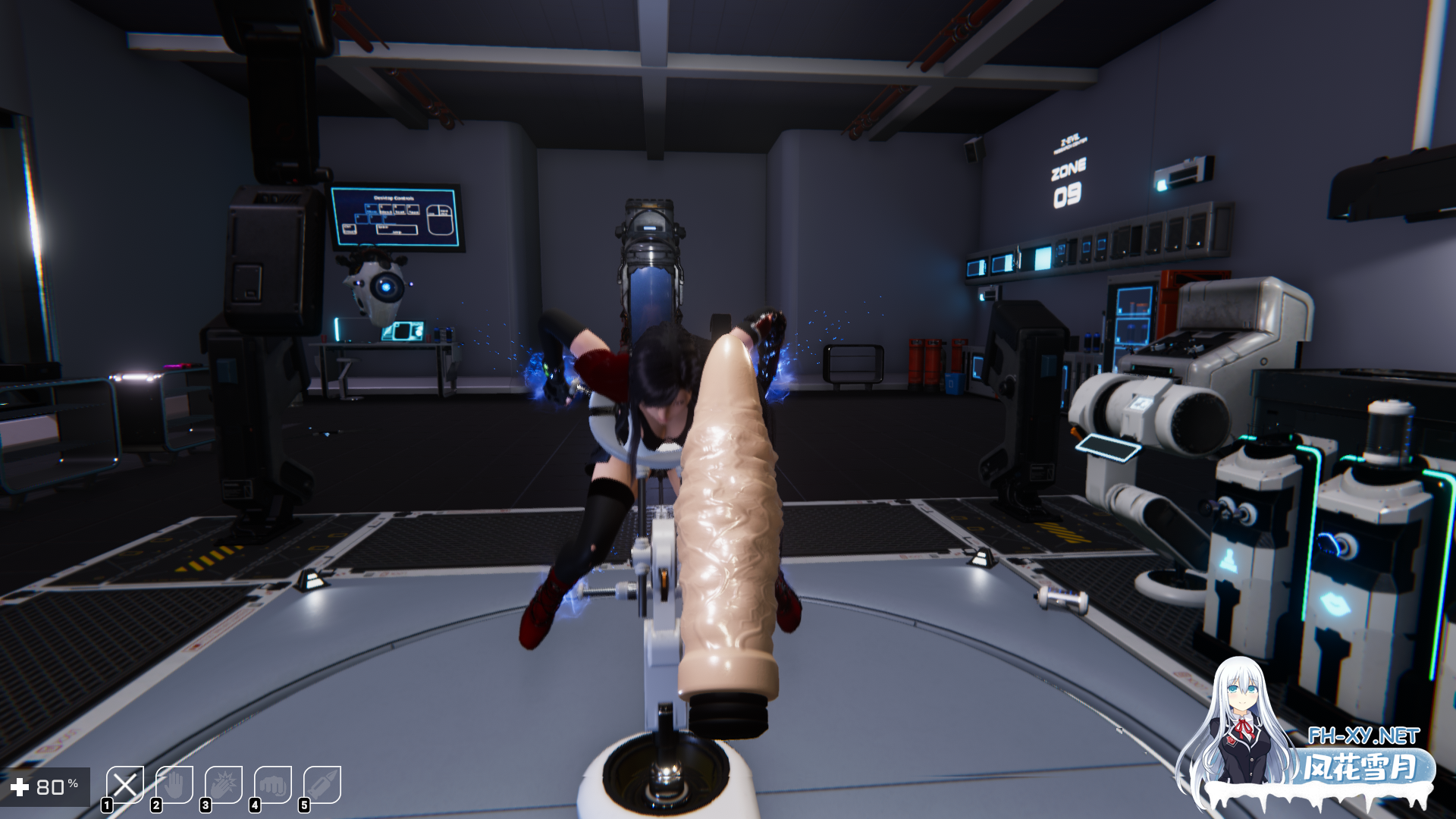Choose the open hand action slot
This screenshot has width=1456, height=819.
[x=174, y=785]
